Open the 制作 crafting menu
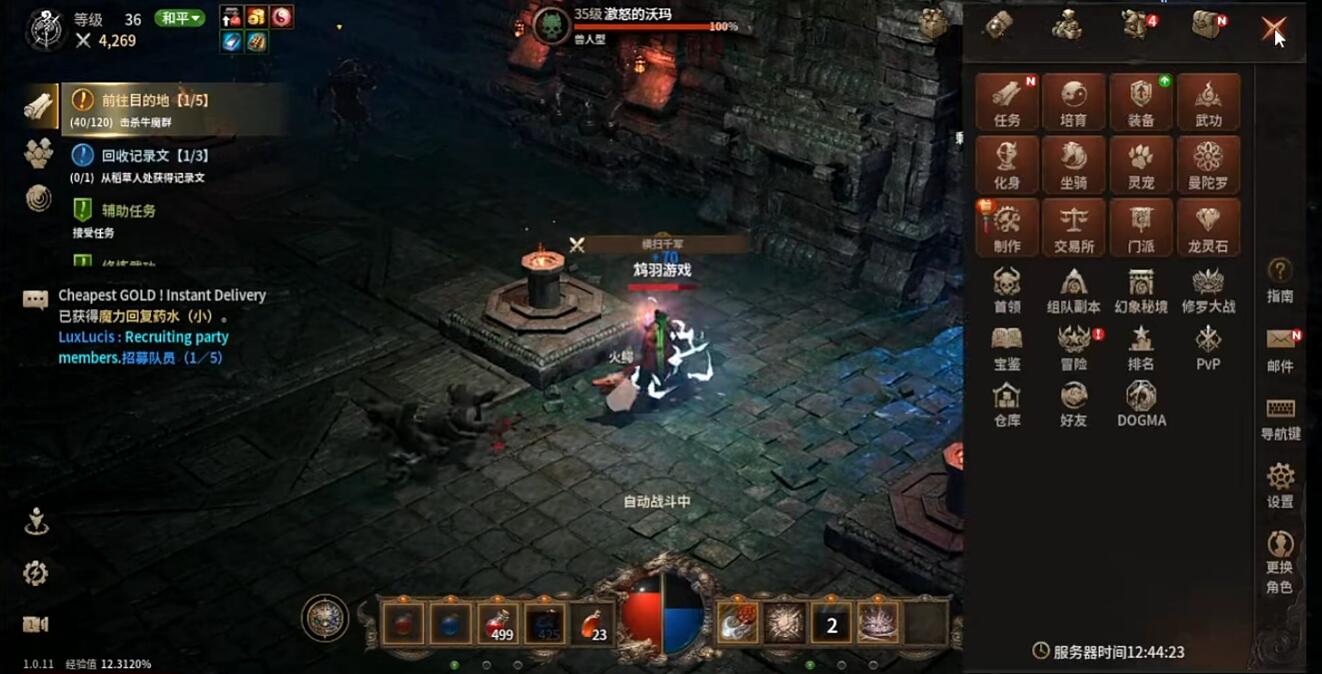Image resolution: width=1322 pixels, height=674 pixels. [1007, 228]
